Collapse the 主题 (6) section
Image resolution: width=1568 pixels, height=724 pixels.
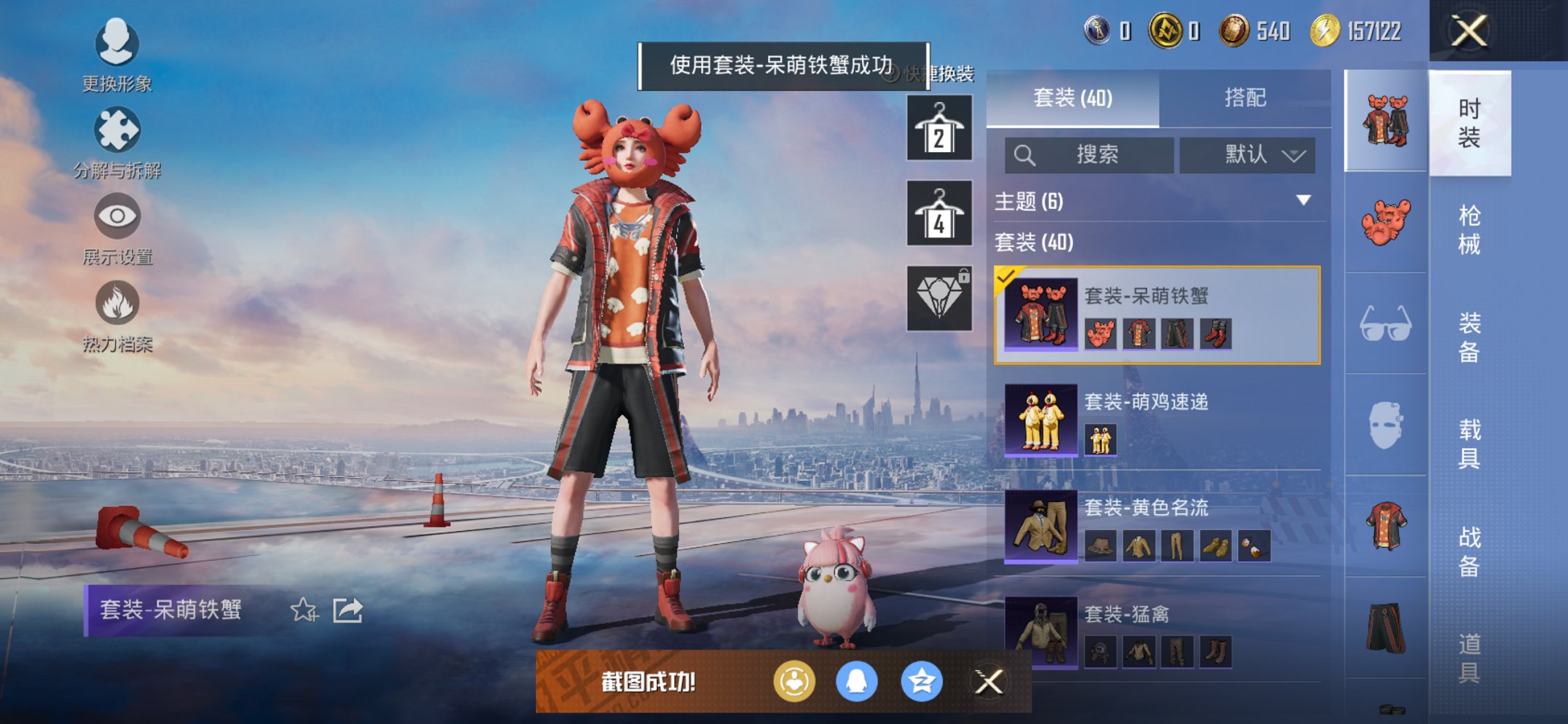pos(1304,202)
